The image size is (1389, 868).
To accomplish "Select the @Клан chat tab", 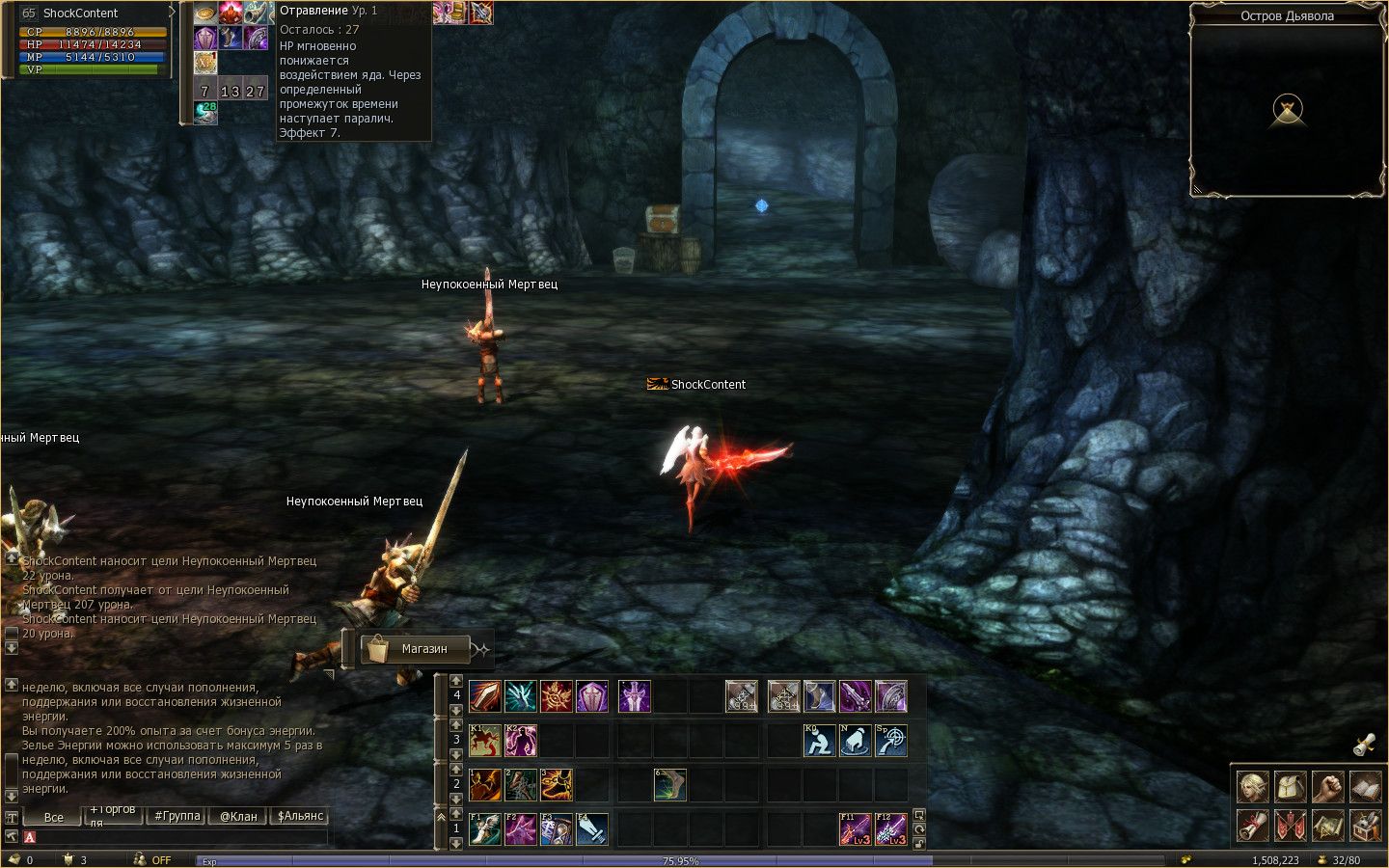I will click(x=238, y=816).
